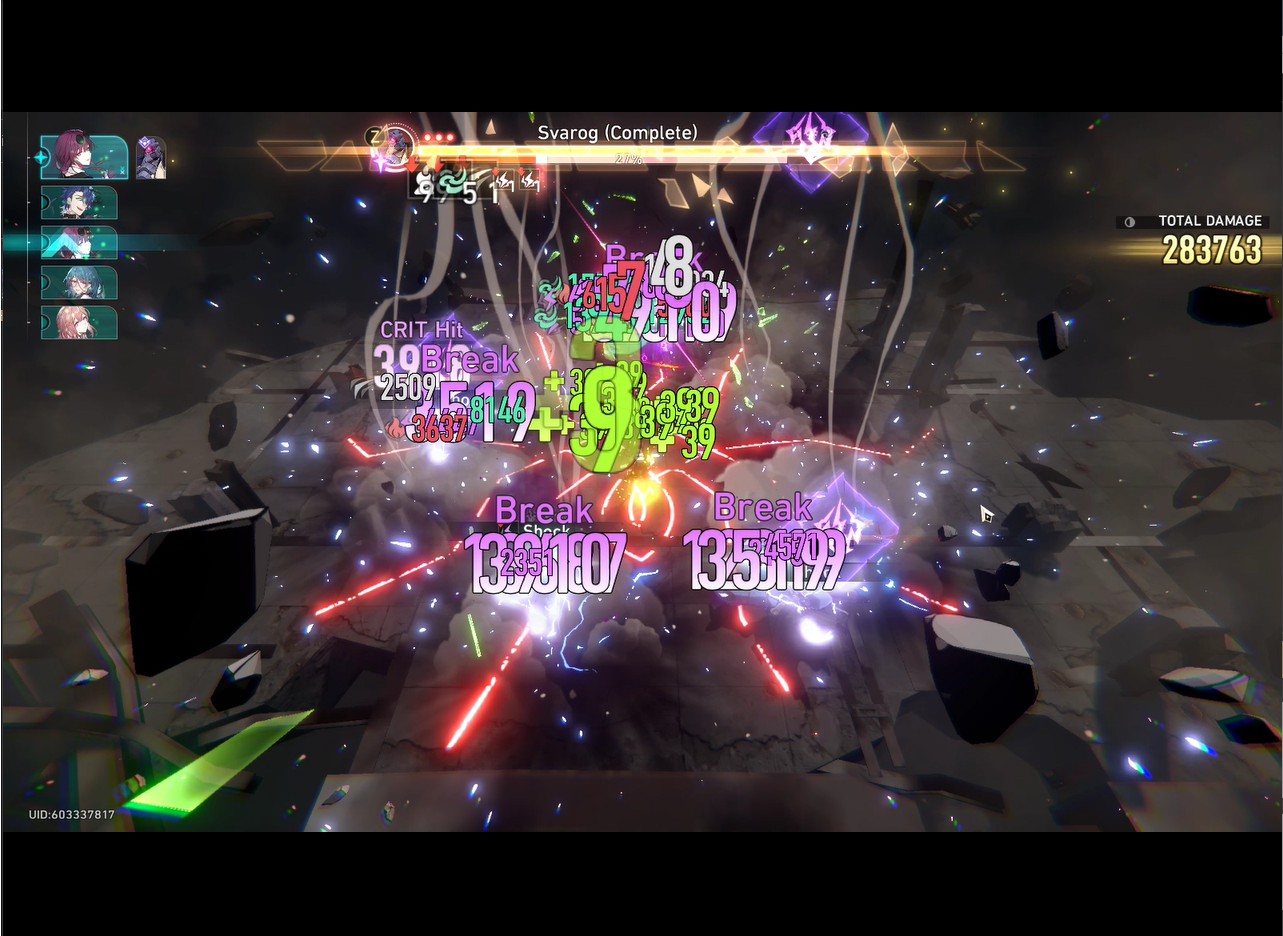Click the Svarog (Complete) title text

coord(615,133)
